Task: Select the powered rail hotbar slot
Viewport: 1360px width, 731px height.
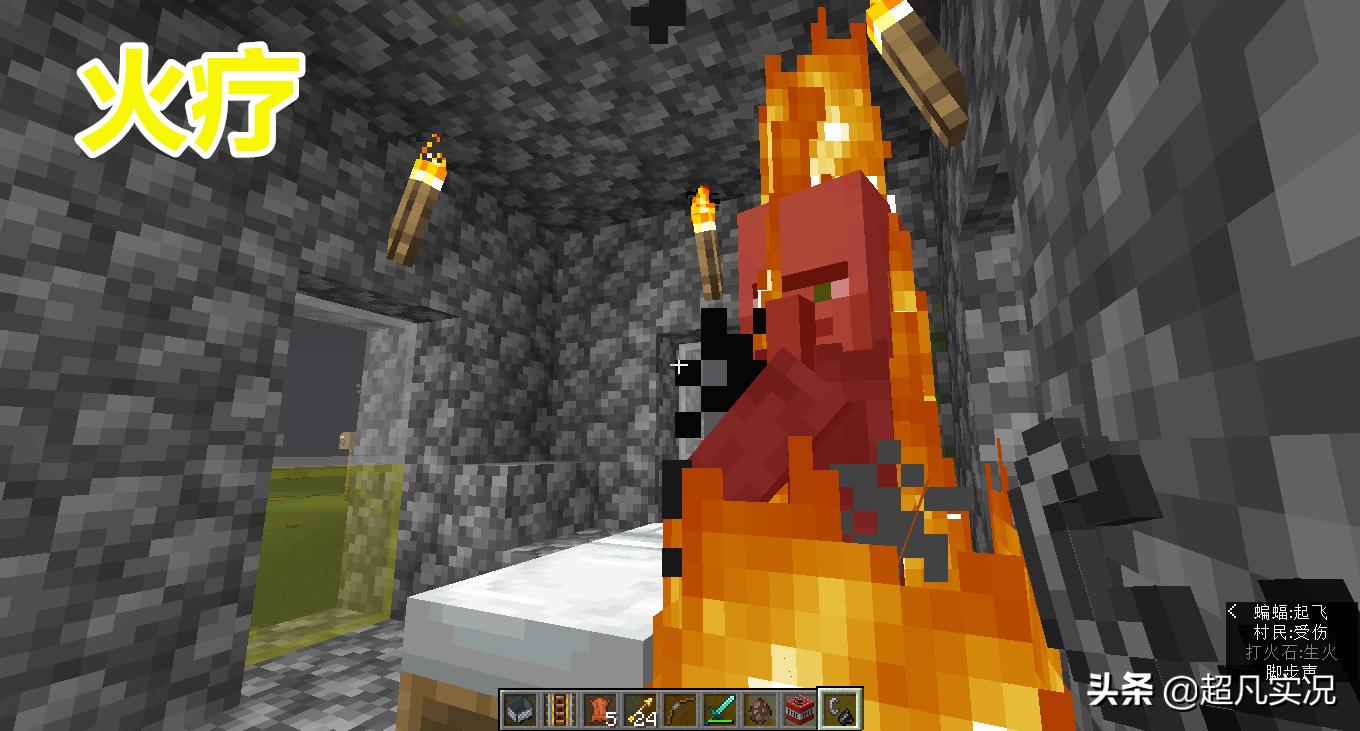Action: (559, 709)
